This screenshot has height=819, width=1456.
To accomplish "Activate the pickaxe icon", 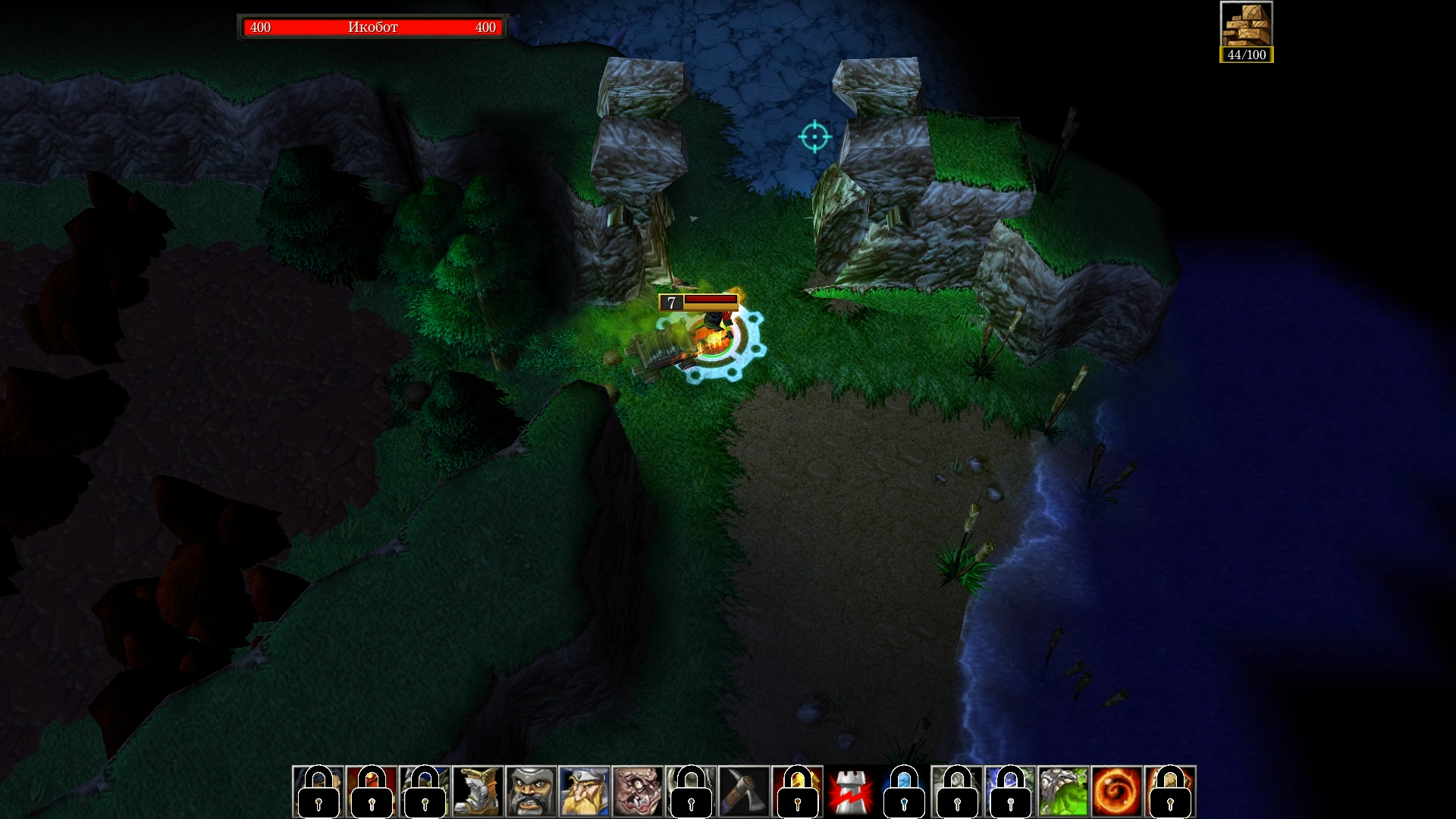I will coord(744,792).
